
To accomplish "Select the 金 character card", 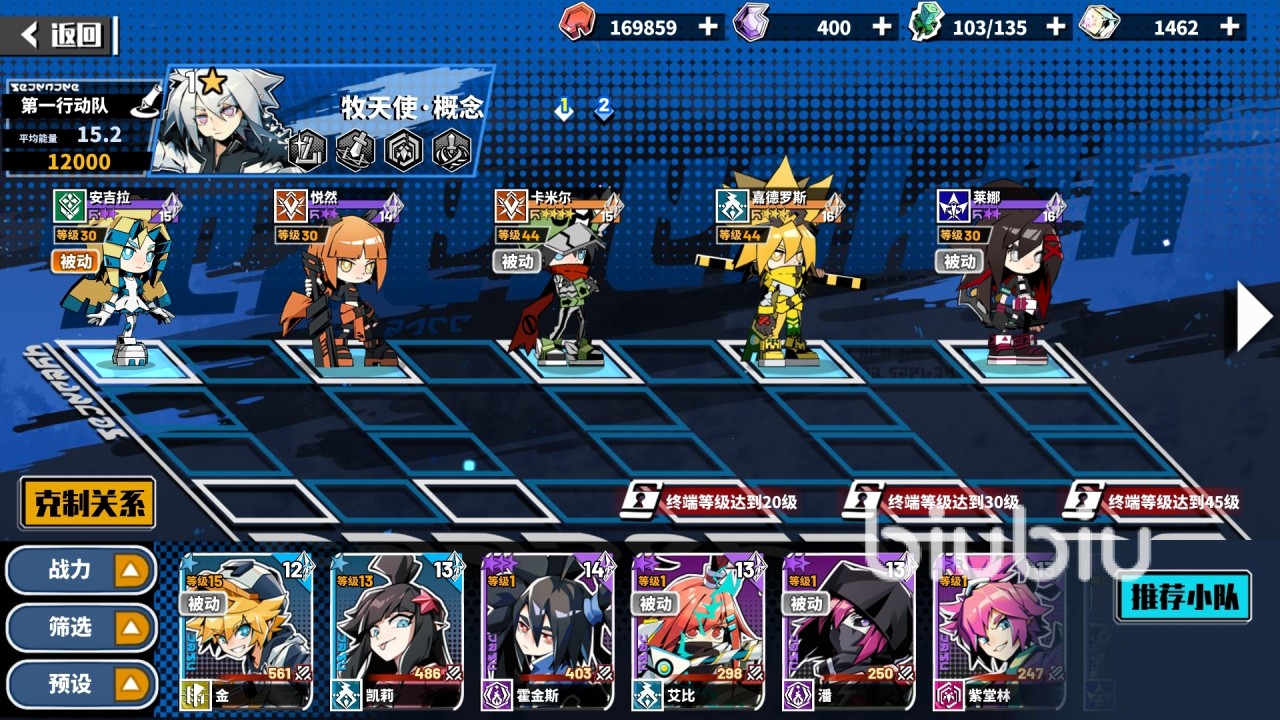I will [246, 632].
